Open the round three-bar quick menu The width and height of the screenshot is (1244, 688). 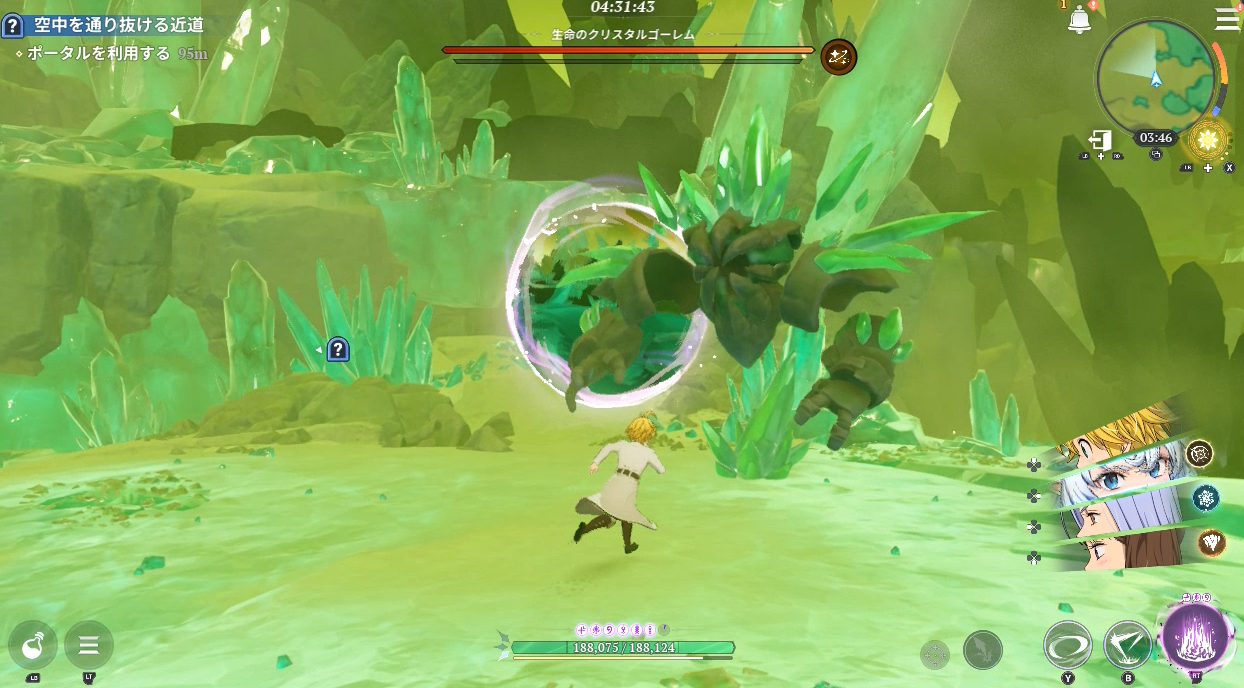89,645
